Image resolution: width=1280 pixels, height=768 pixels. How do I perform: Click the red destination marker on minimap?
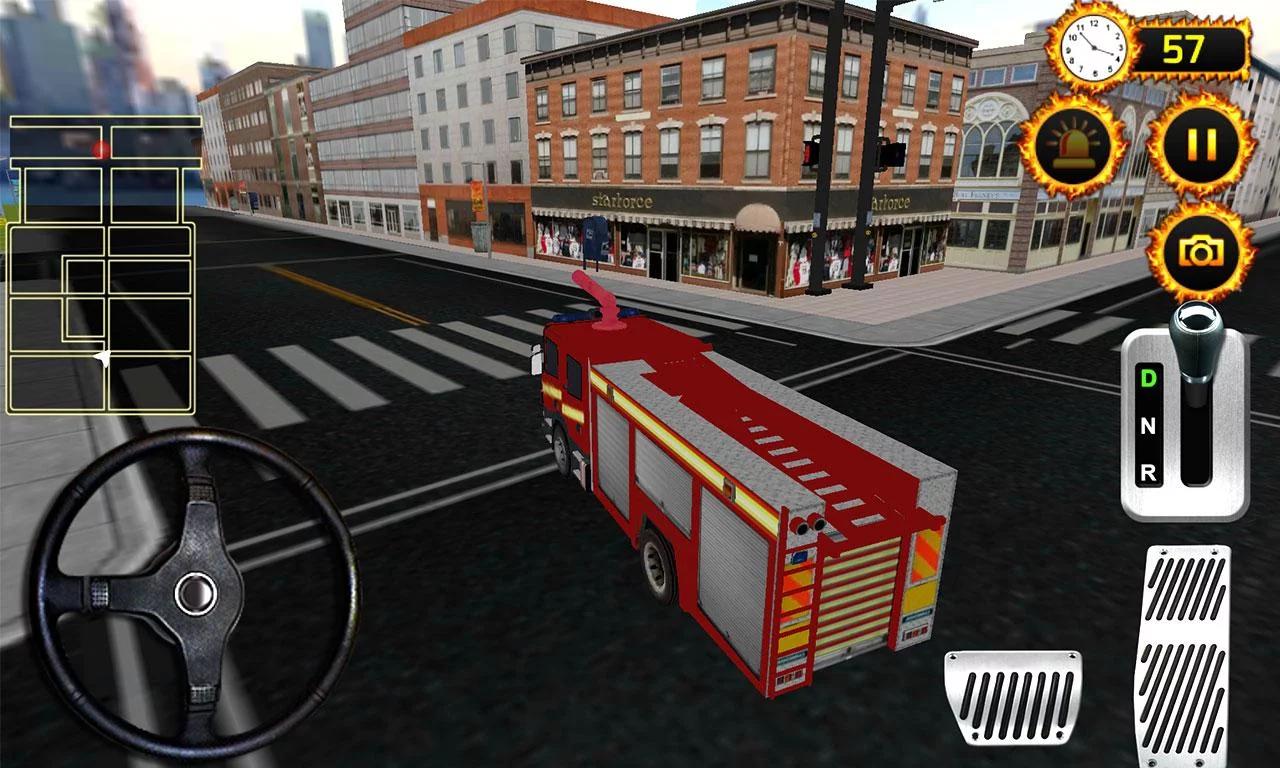click(x=101, y=150)
